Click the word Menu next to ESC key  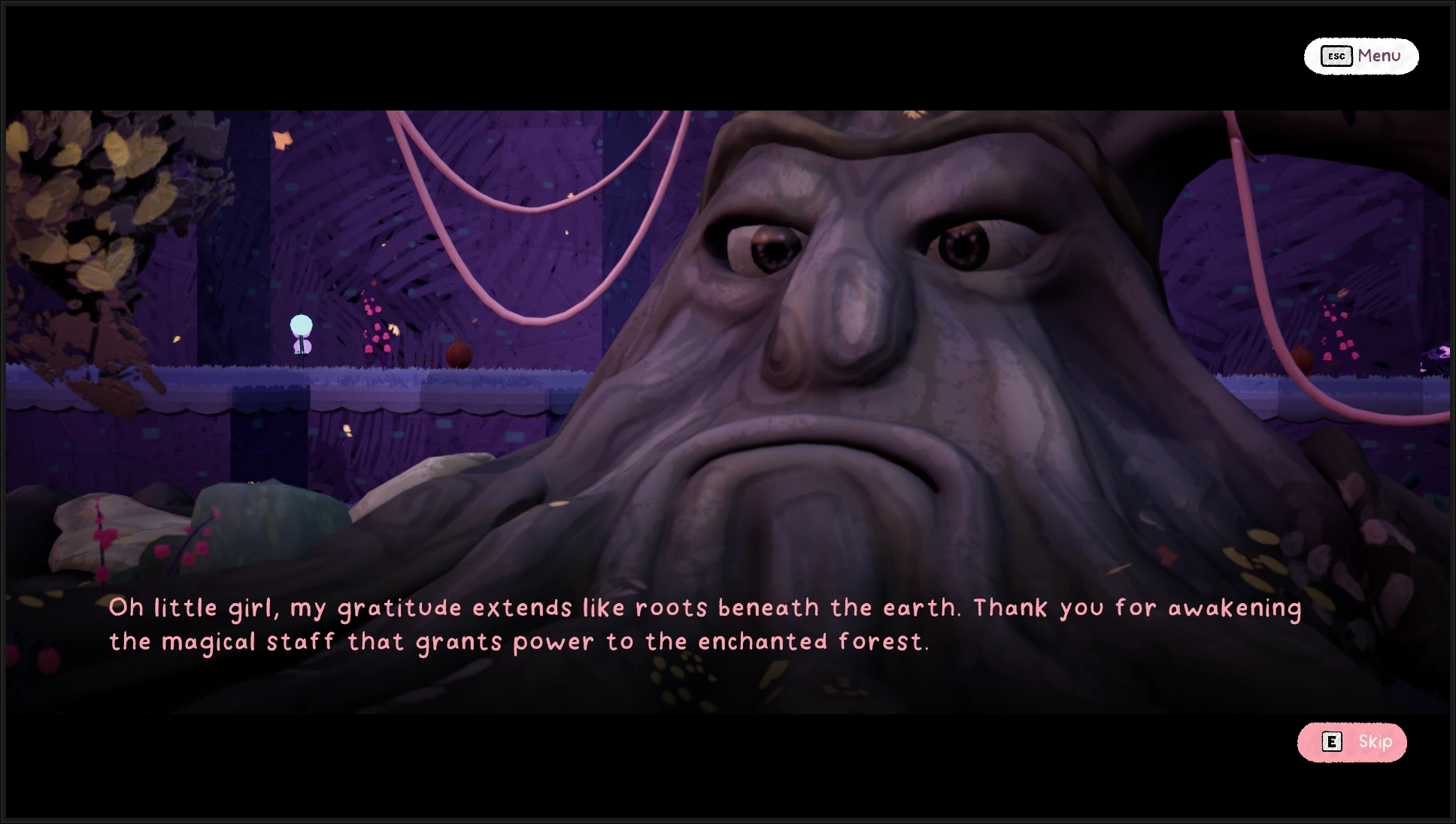coord(1378,56)
